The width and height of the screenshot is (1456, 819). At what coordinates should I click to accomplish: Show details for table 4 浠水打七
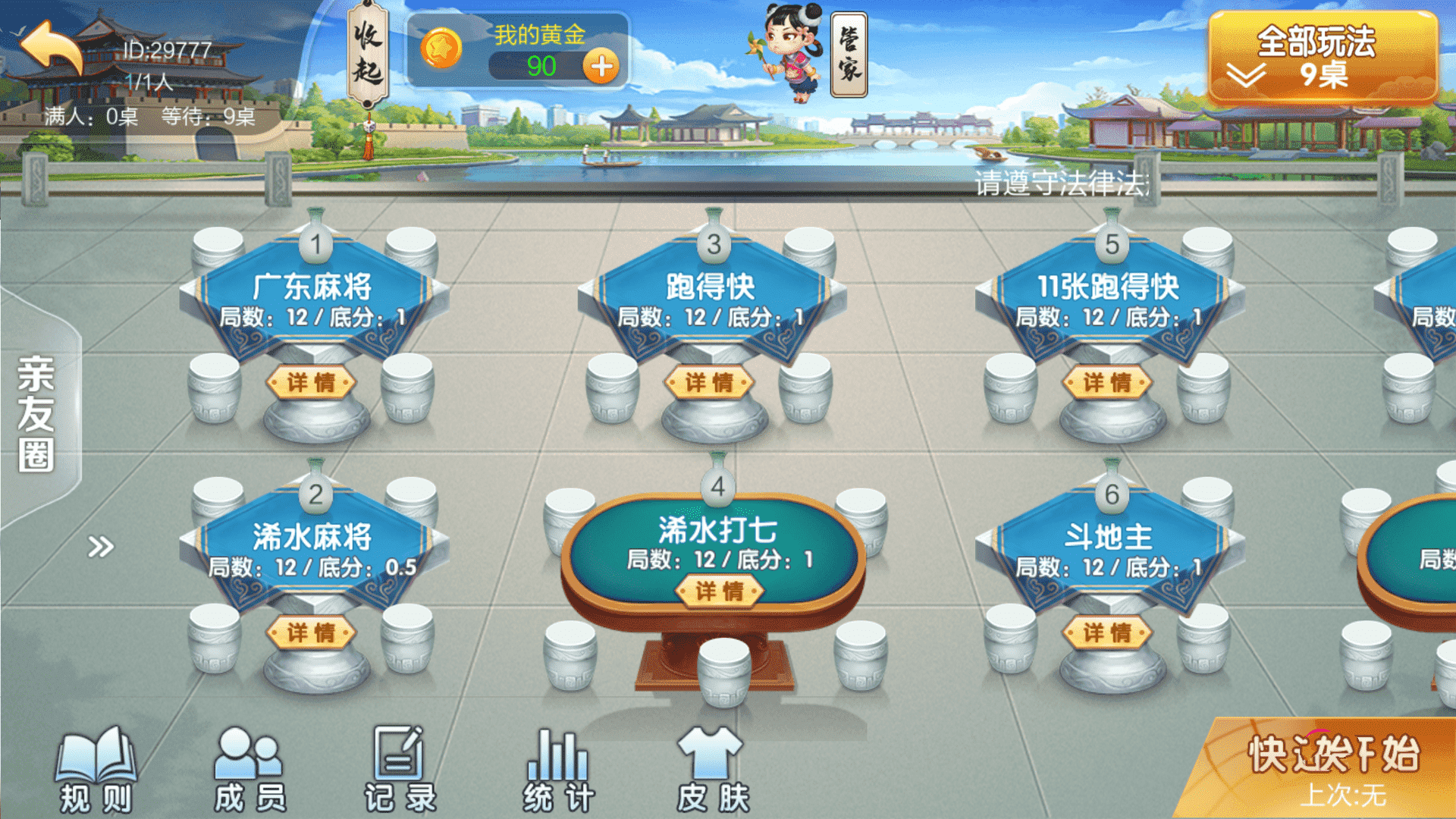point(719,591)
